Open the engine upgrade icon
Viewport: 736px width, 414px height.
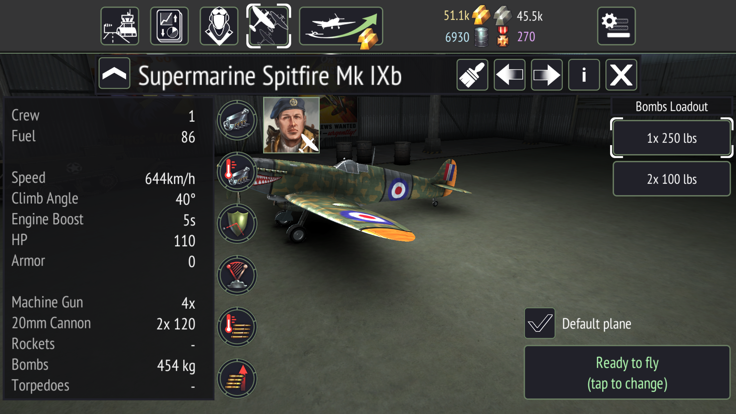237,120
